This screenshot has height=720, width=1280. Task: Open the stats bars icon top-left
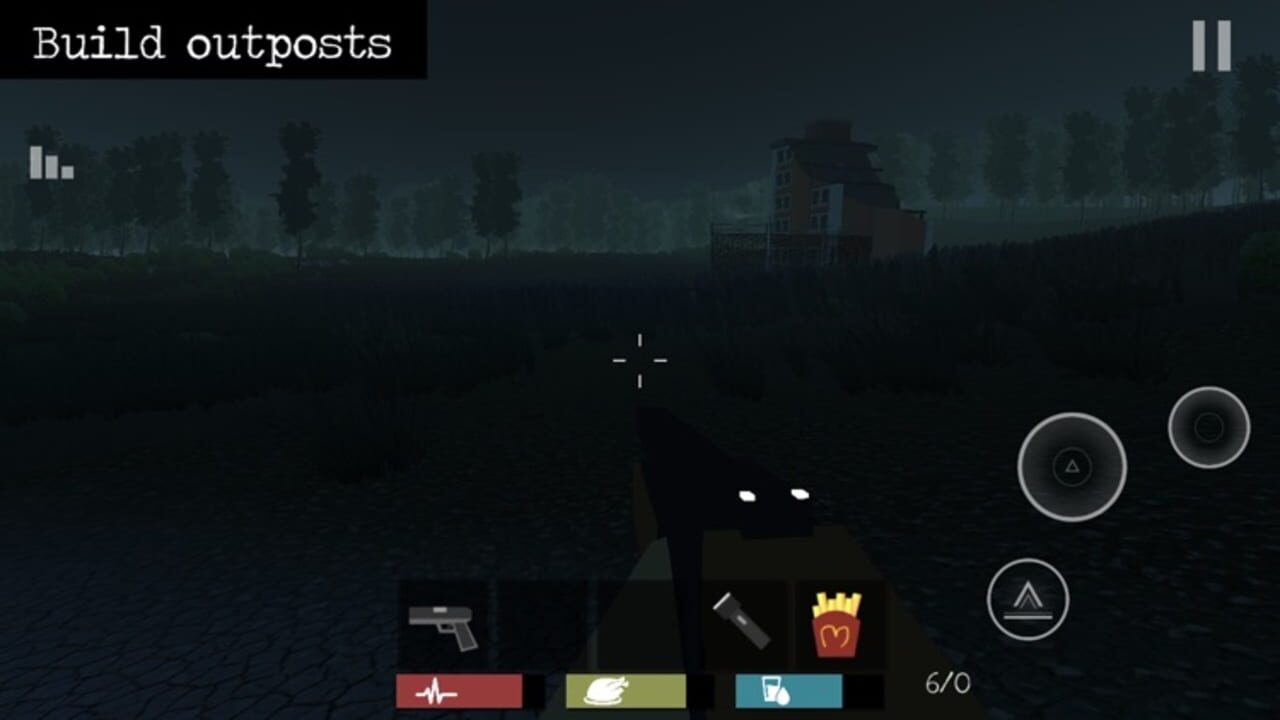click(49, 162)
